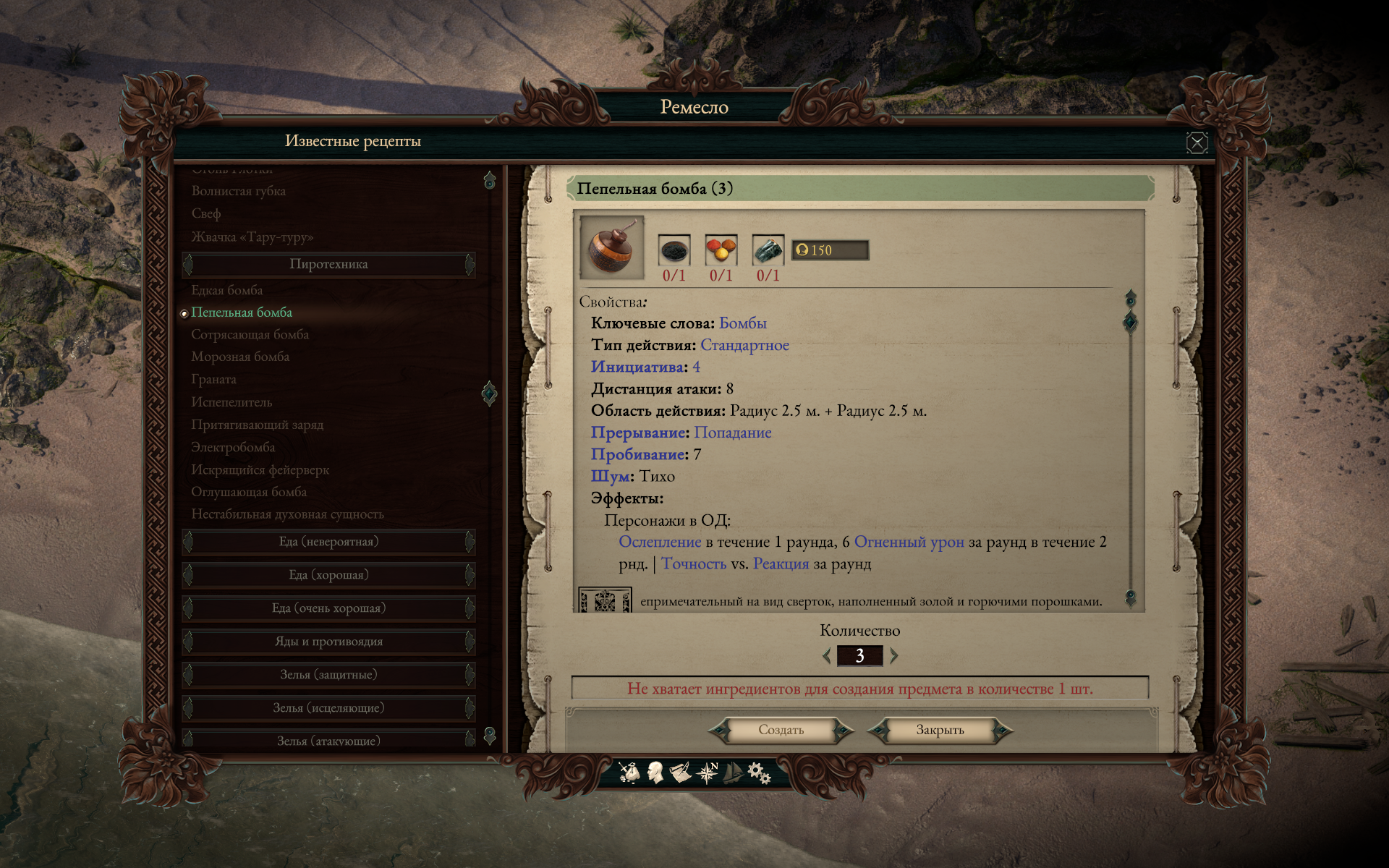
Task: Choose the Электробомба recipe
Action: [x=233, y=447]
